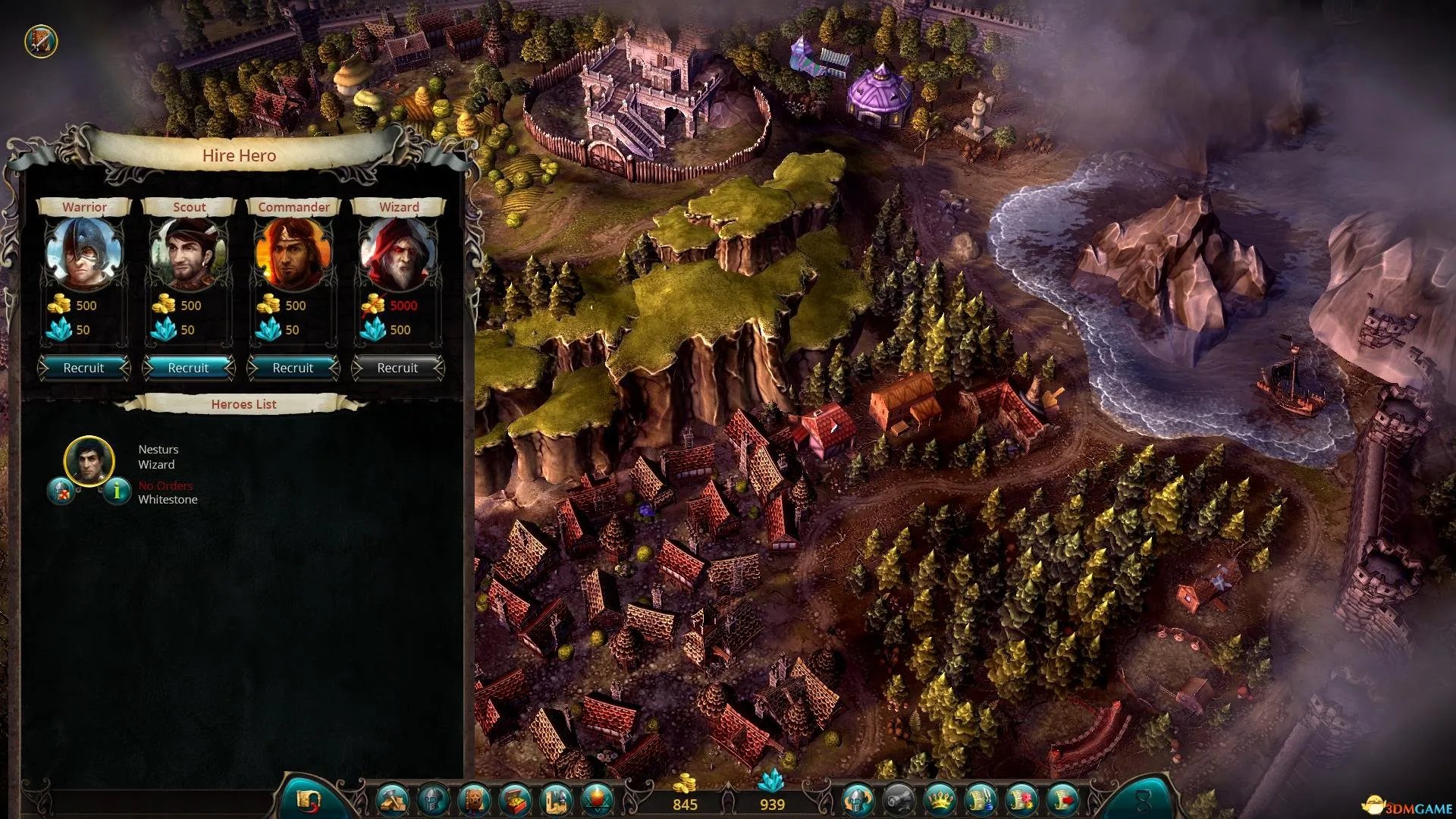Open the knight helmet menu in toolbar

434,799
